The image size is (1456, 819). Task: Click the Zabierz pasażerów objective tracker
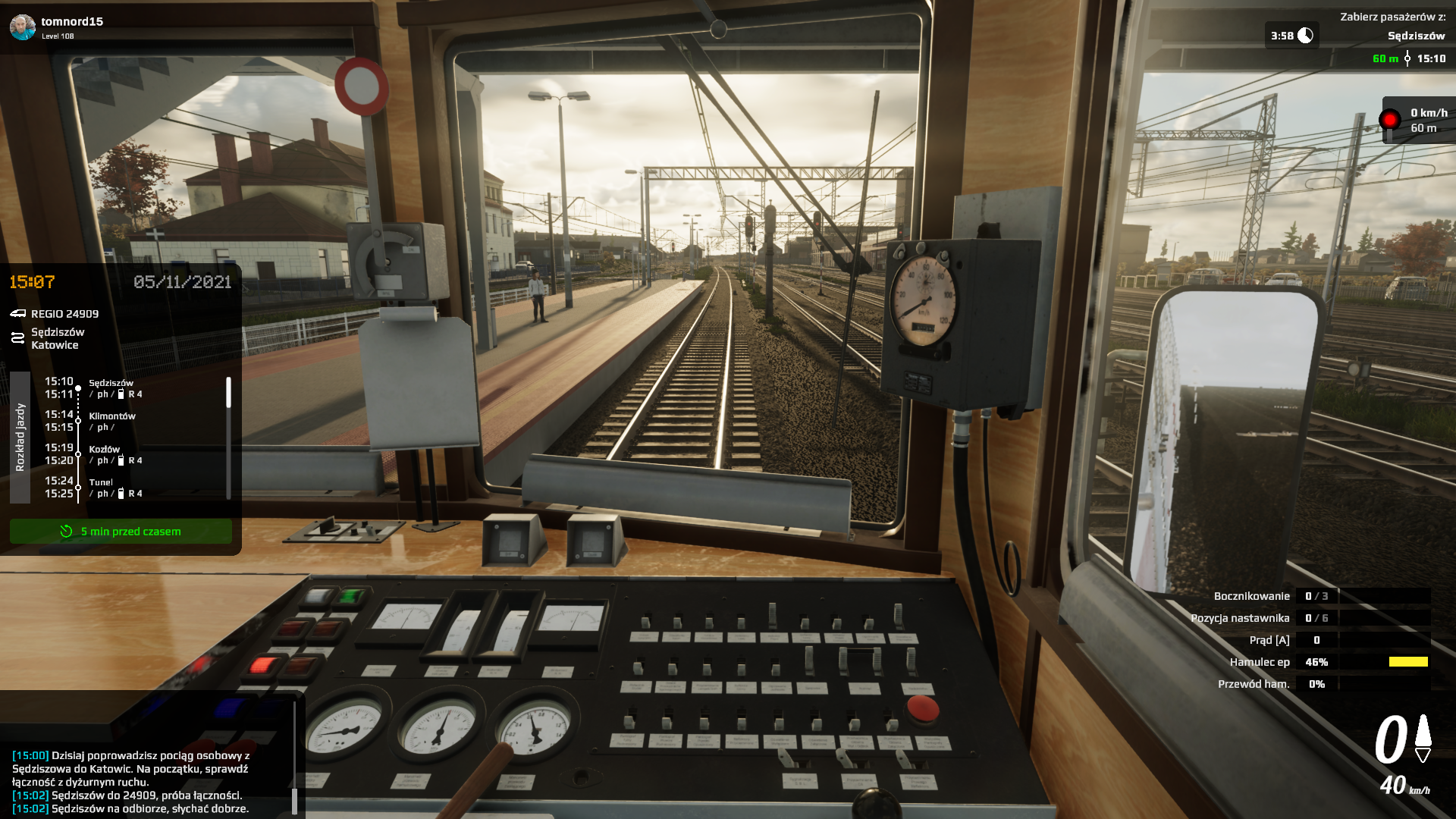point(1392,27)
